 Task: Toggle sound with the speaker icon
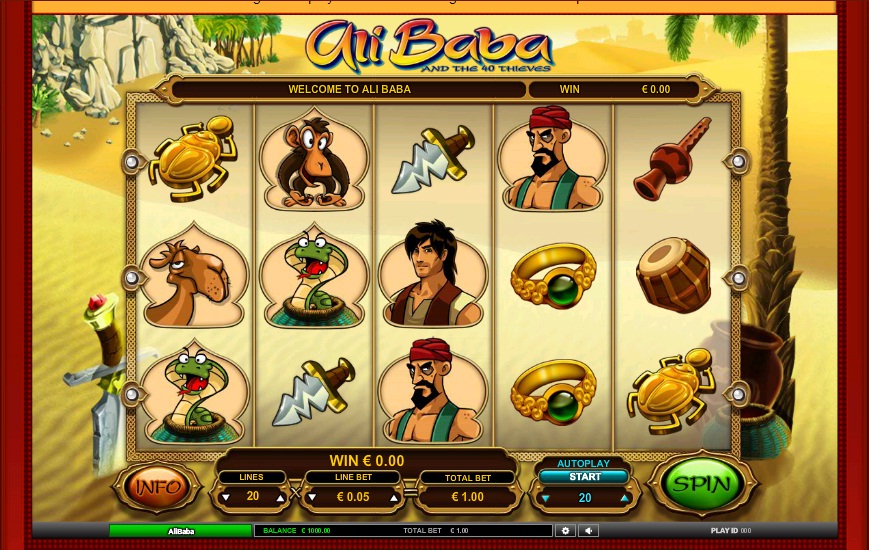pos(588,531)
